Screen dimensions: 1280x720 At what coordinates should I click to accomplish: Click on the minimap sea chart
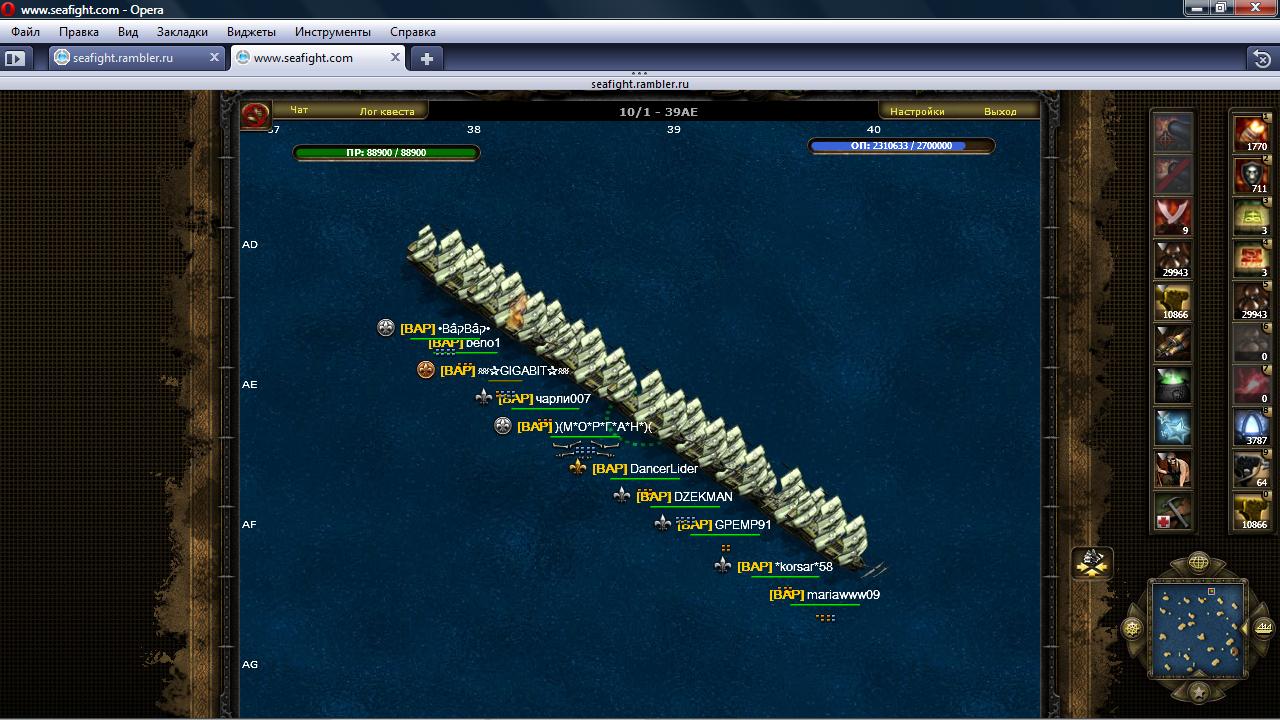pyautogui.click(x=1198, y=629)
